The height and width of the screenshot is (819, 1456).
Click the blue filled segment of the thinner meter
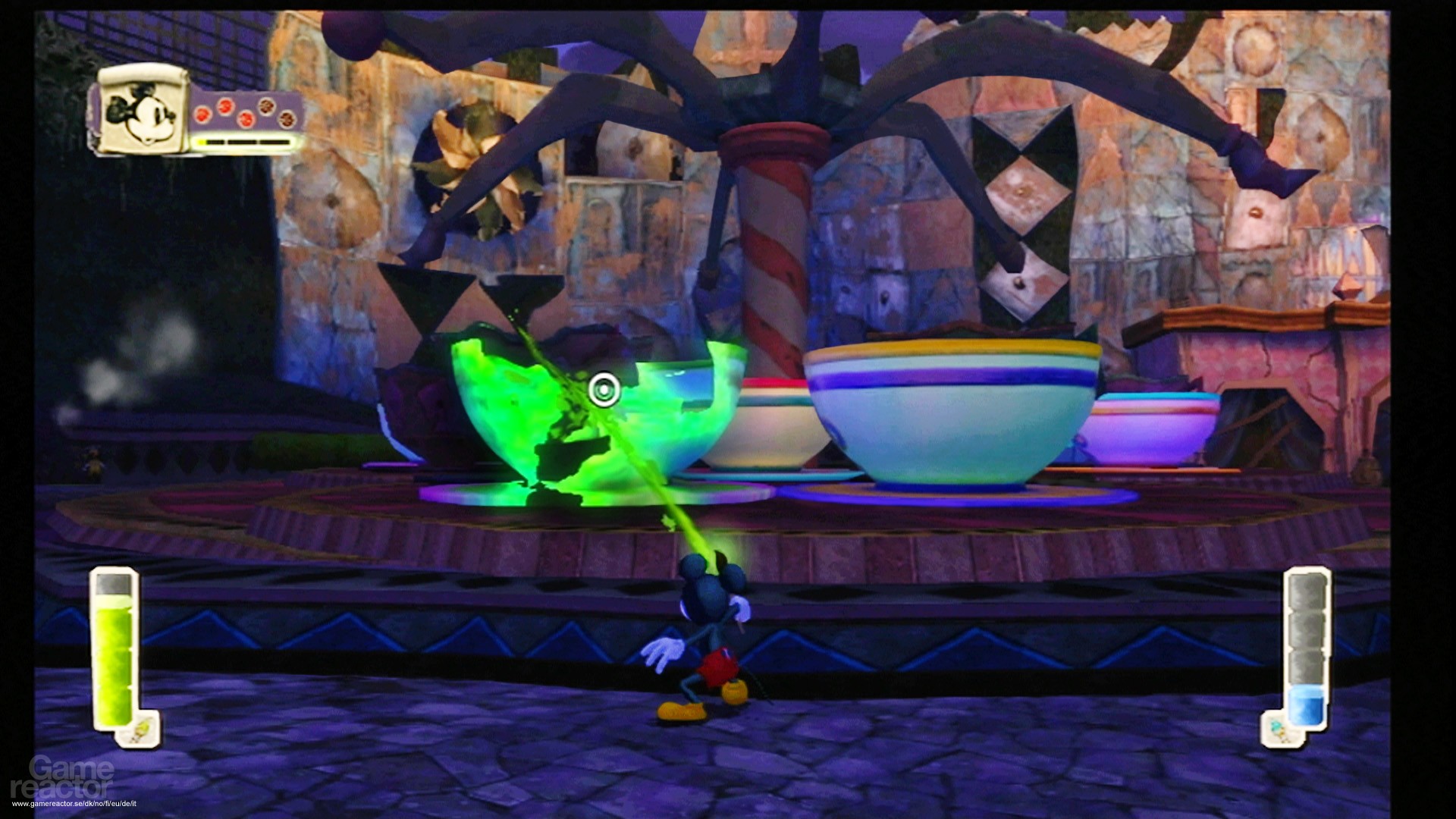coord(1305,704)
